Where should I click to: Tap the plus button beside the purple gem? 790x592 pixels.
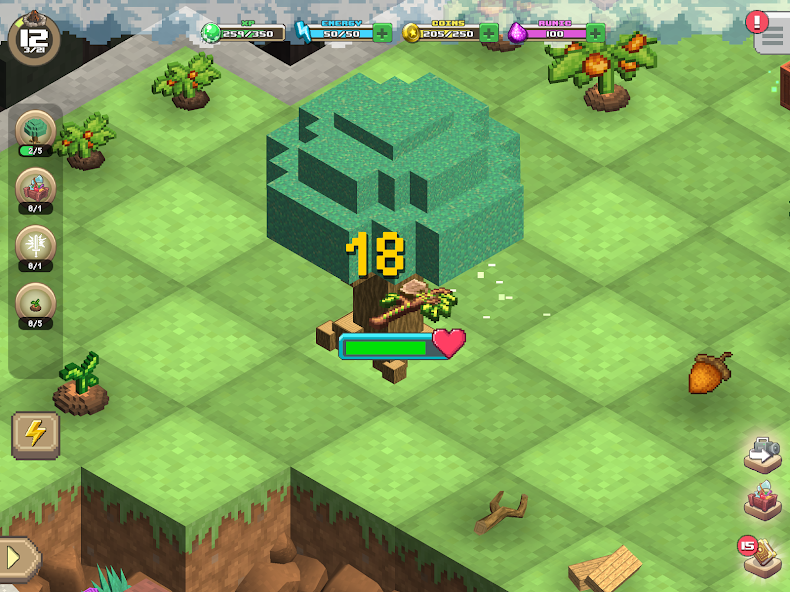pos(596,33)
